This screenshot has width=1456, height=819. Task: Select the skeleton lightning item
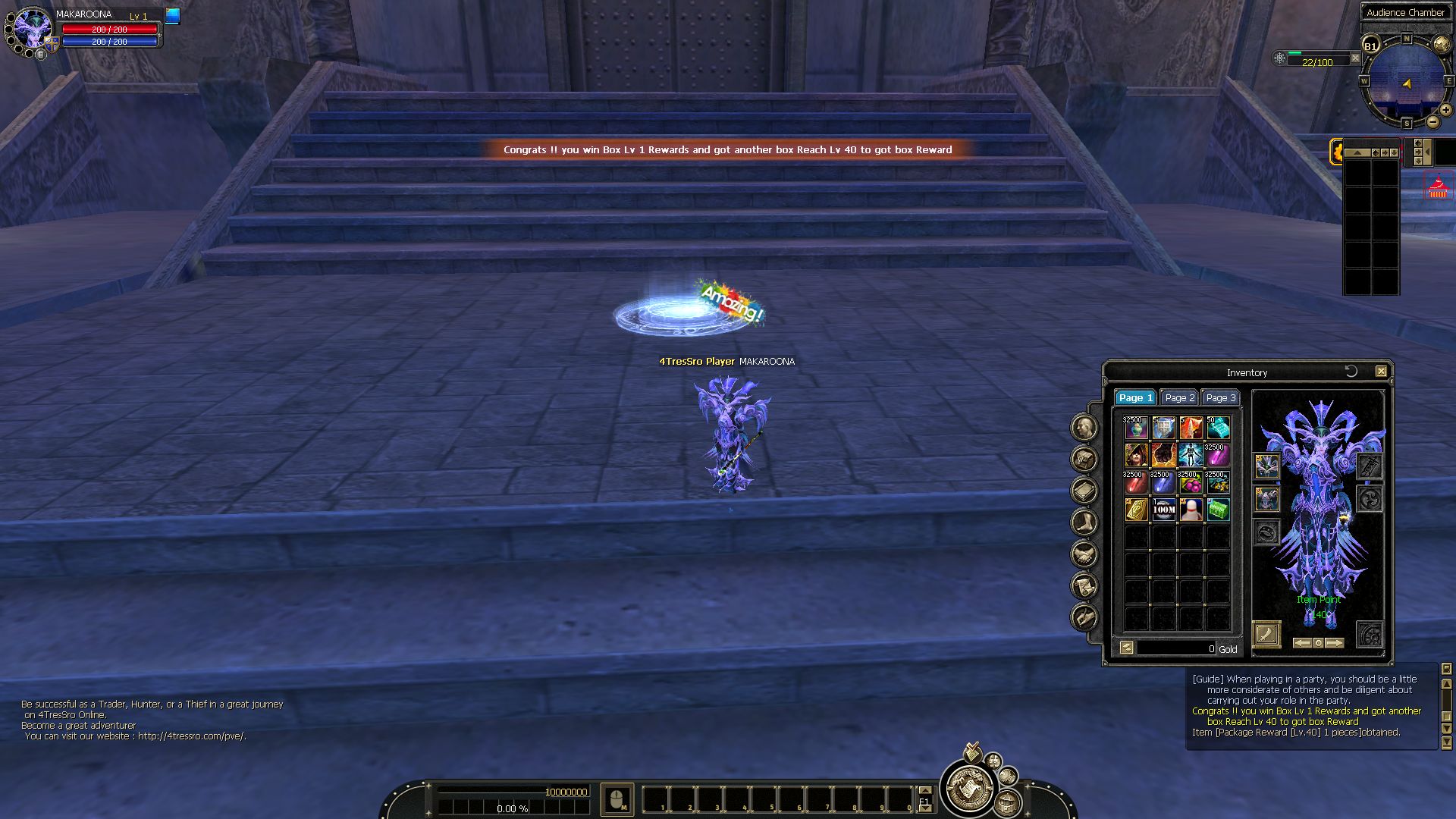[x=1191, y=455]
